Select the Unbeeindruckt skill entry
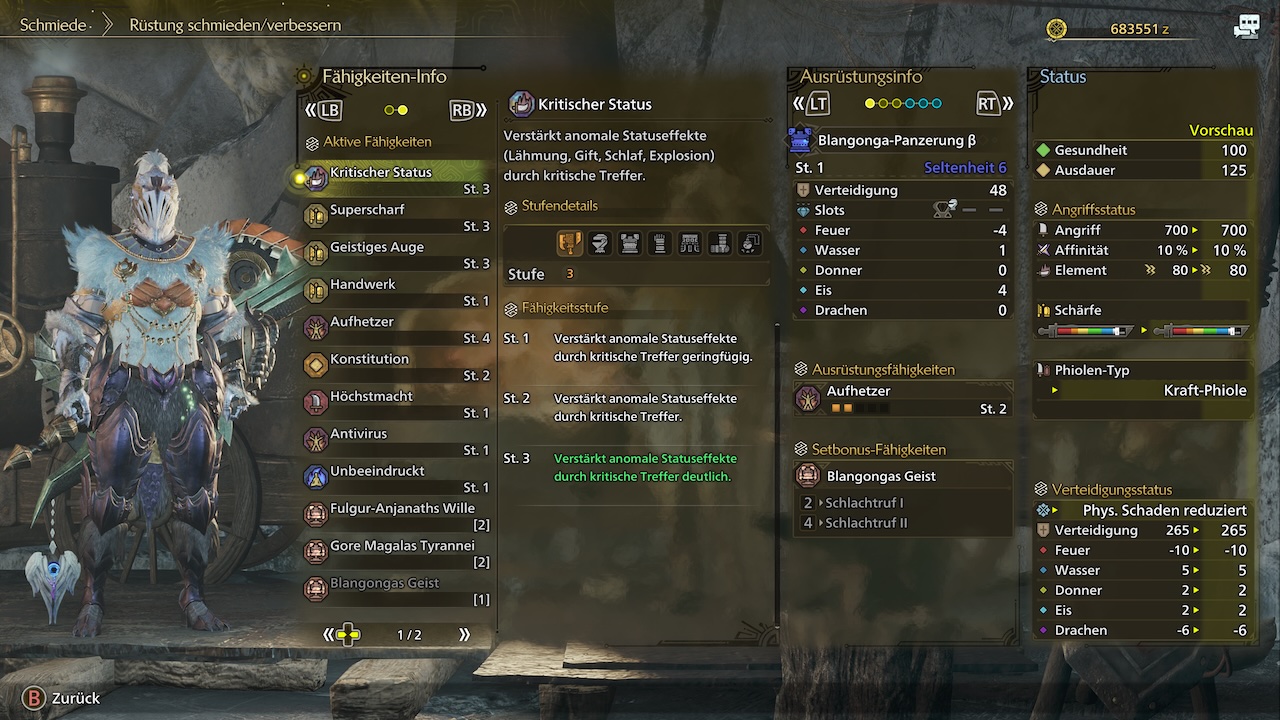The image size is (1280, 720). pyautogui.click(x=397, y=477)
